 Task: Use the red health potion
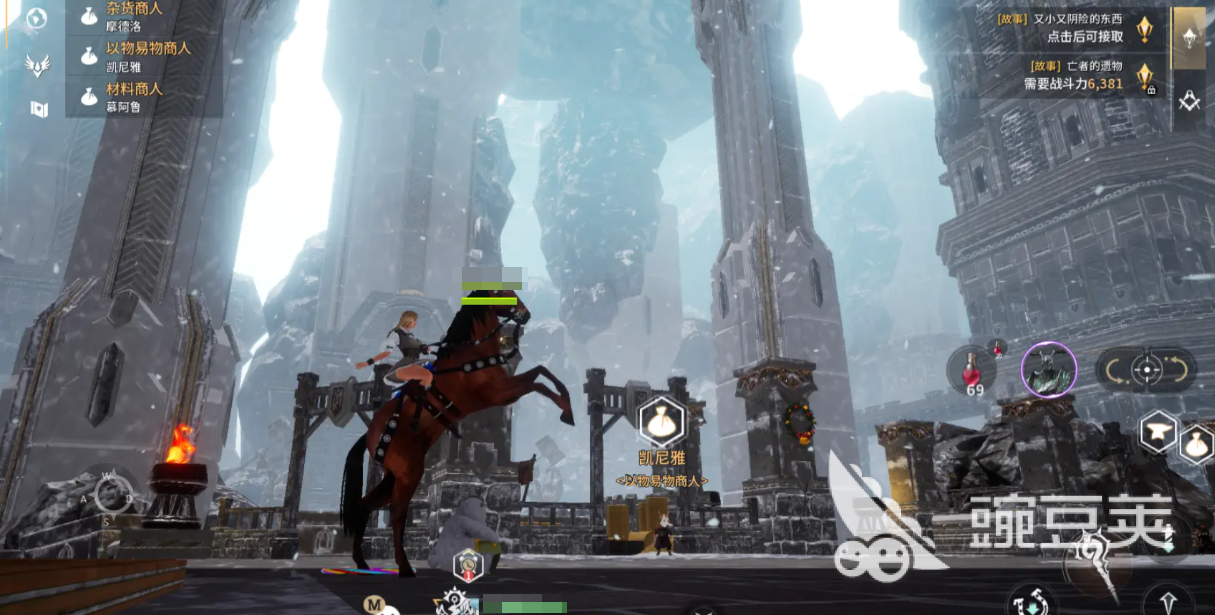click(969, 368)
